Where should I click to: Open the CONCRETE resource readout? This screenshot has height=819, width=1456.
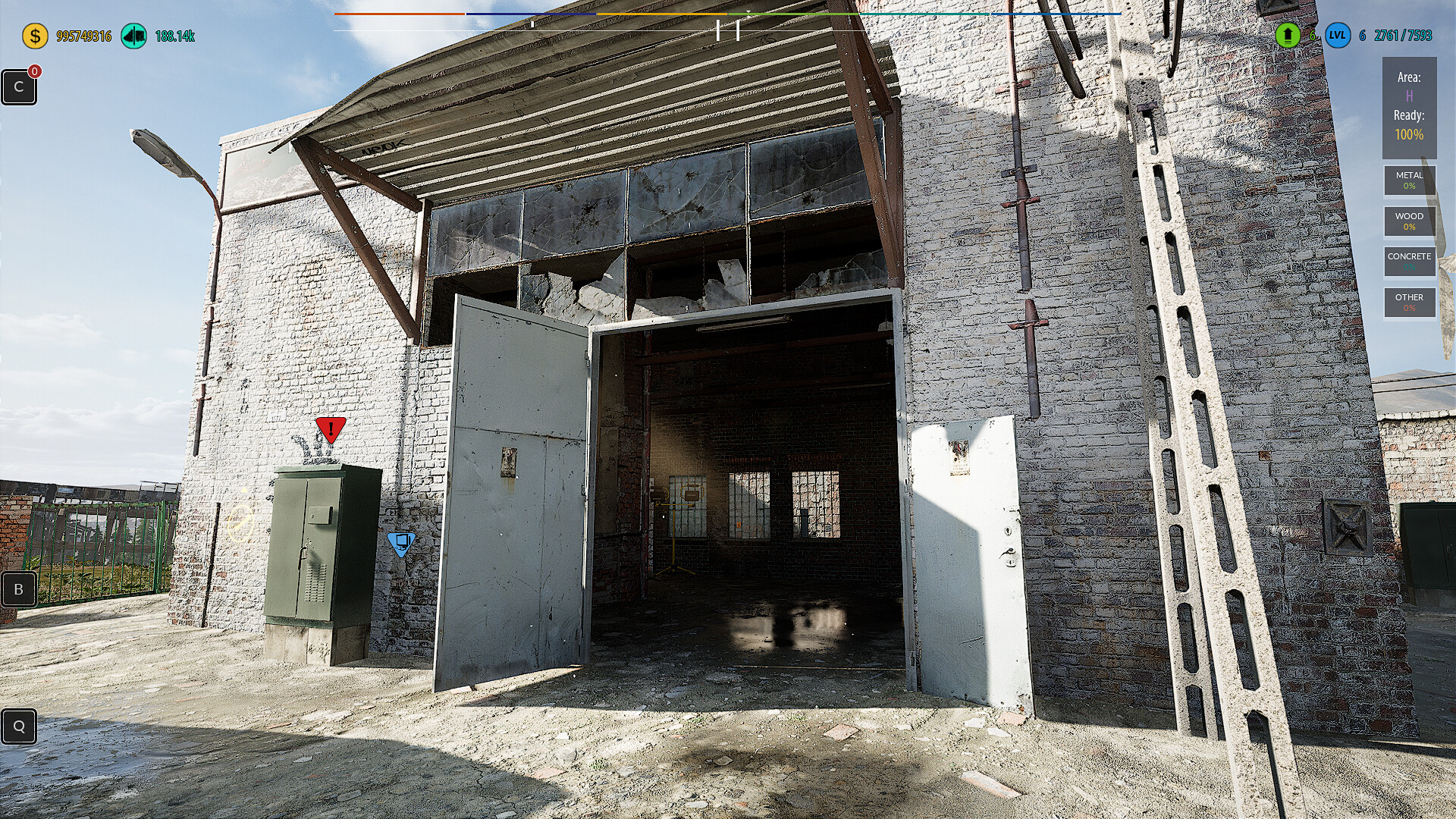[1409, 262]
